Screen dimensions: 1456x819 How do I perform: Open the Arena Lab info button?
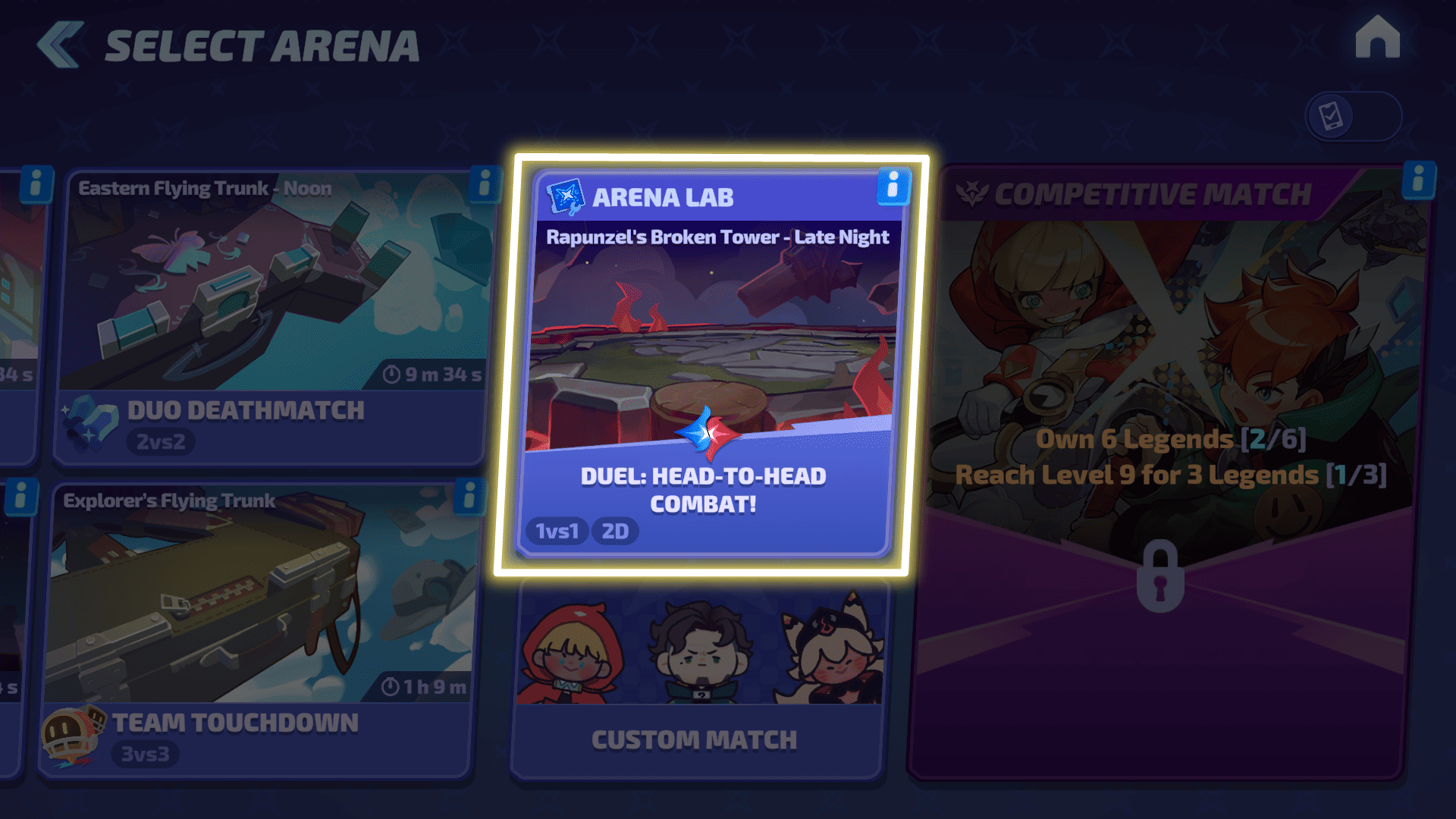coord(893,187)
